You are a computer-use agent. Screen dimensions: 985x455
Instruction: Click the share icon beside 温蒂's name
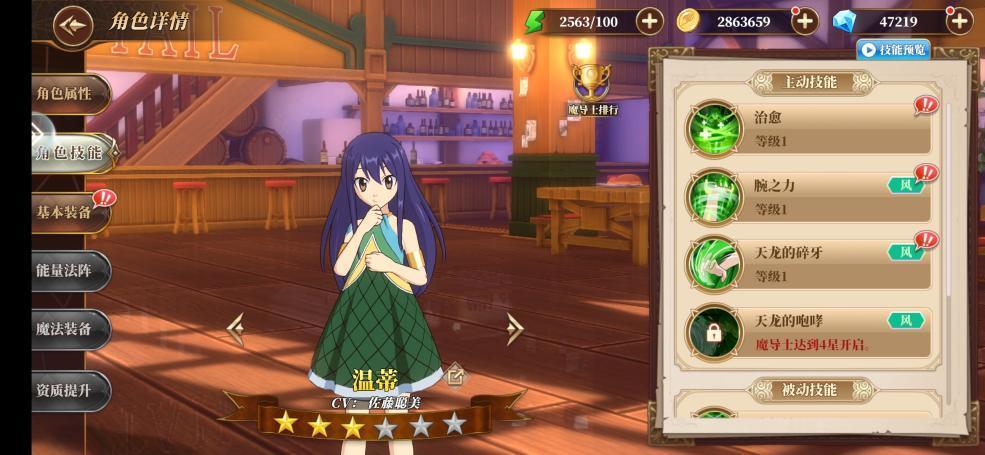coord(455,376)
